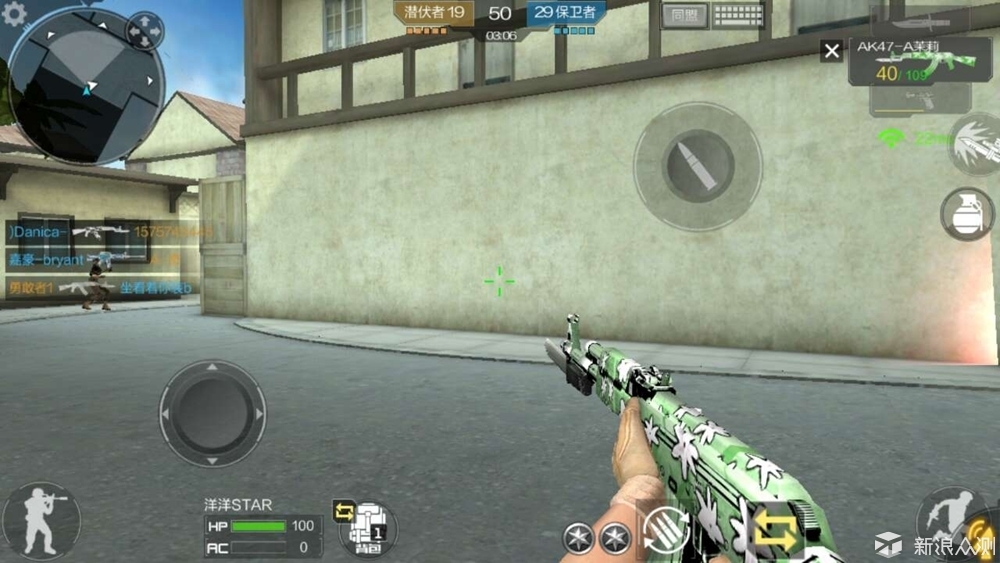Tap the button left of the keyboard icon
The image size is (1000, 563).
[684, 15]
